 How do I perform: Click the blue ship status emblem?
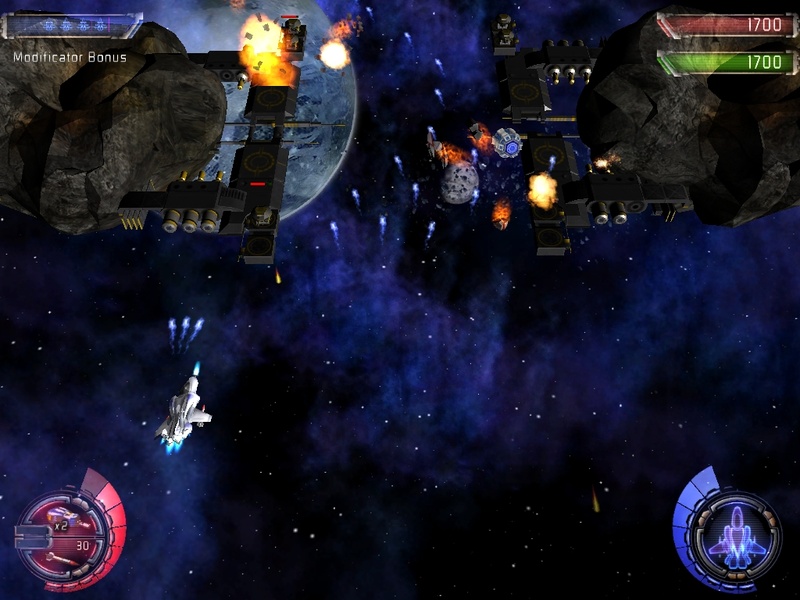click(x=737, y=535)
